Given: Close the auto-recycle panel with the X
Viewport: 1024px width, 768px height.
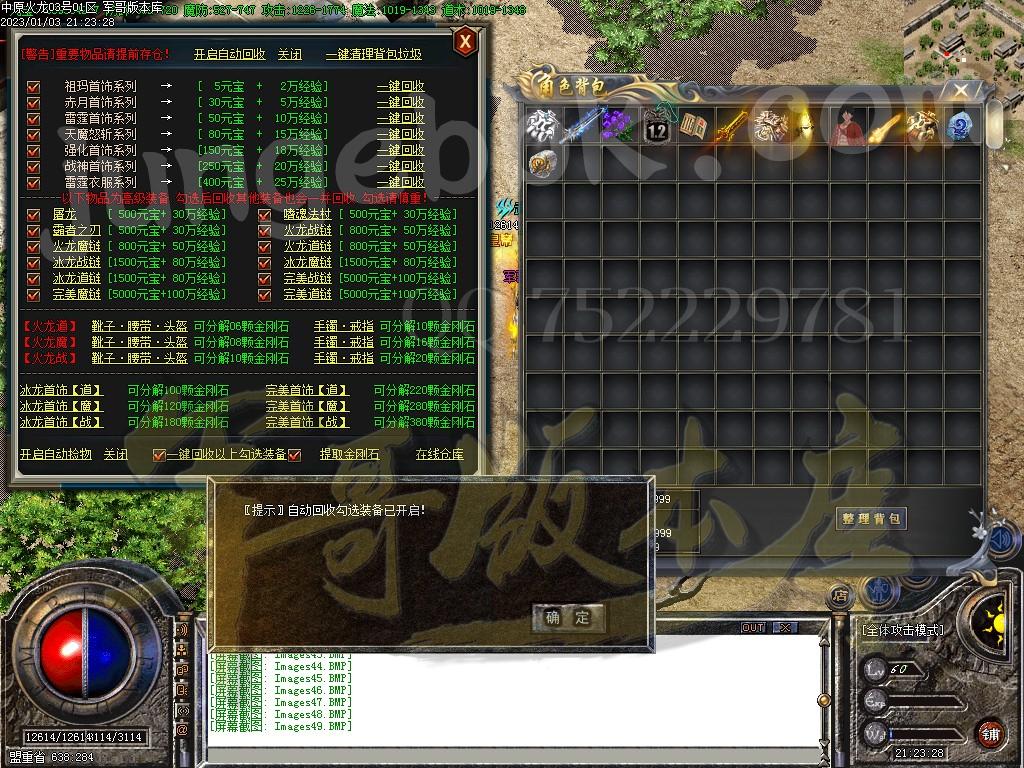Looking at the screenshot, I should pyautogui.click(x=464, y=42).
